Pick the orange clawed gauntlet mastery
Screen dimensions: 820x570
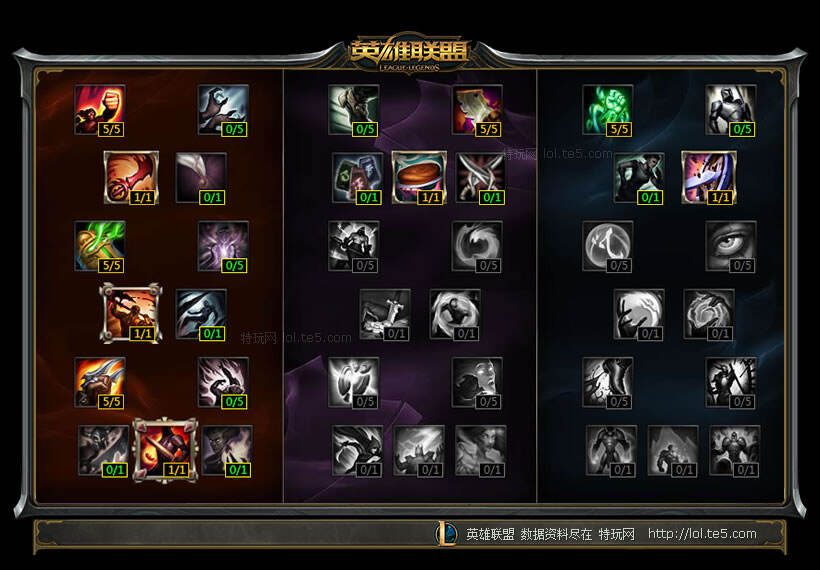pos(99,382)
